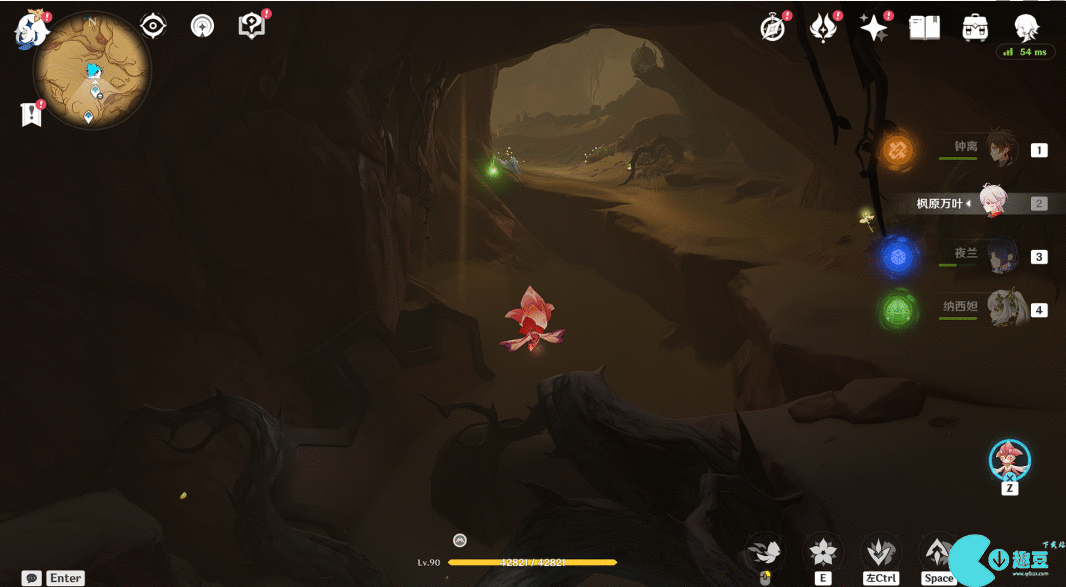Open the character screen portrait icon
The height and width of the screenshot is (587, 1066).
click(1026, 27)
